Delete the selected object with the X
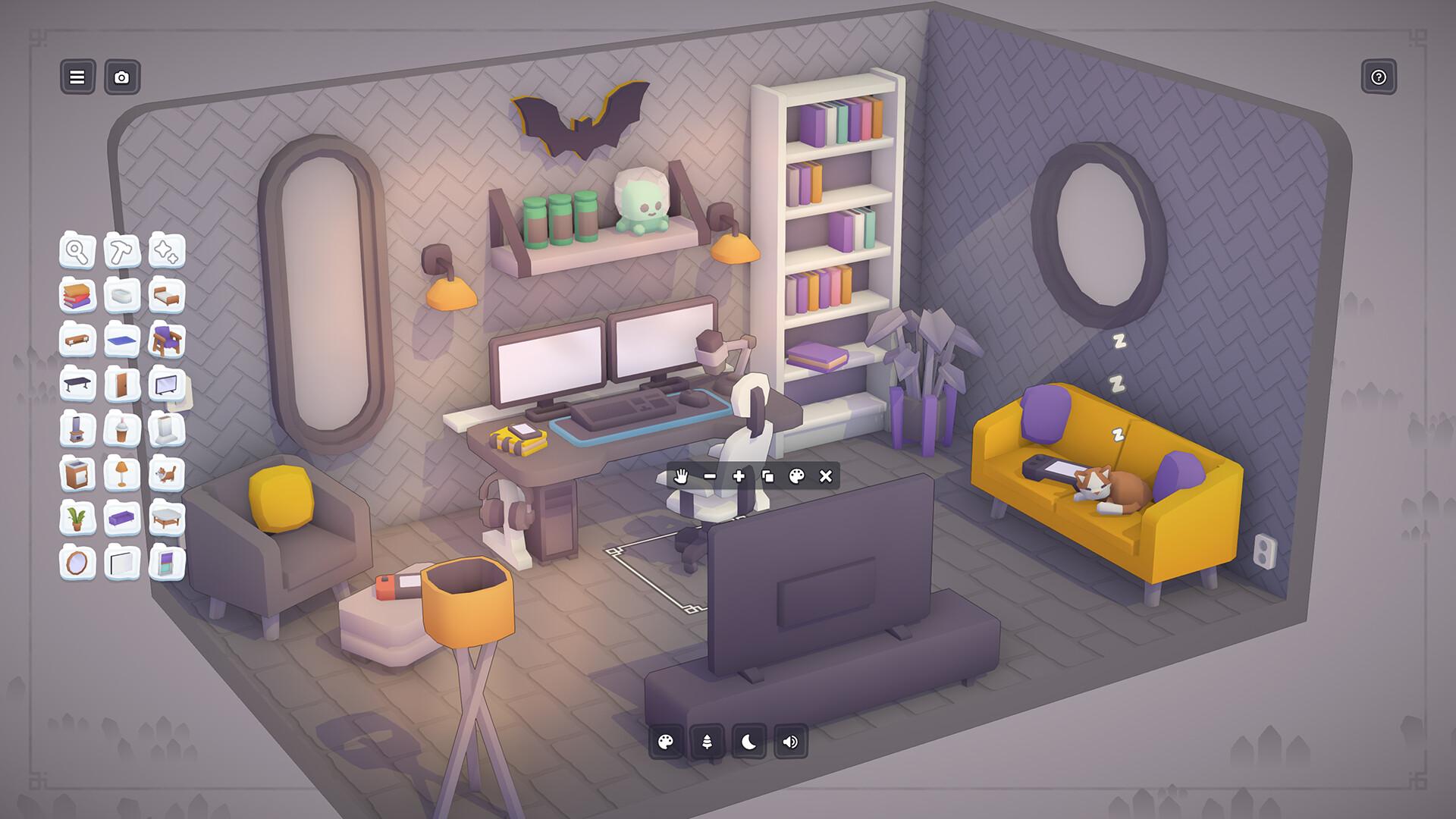 pyautogui.click(x=824, y=475)
